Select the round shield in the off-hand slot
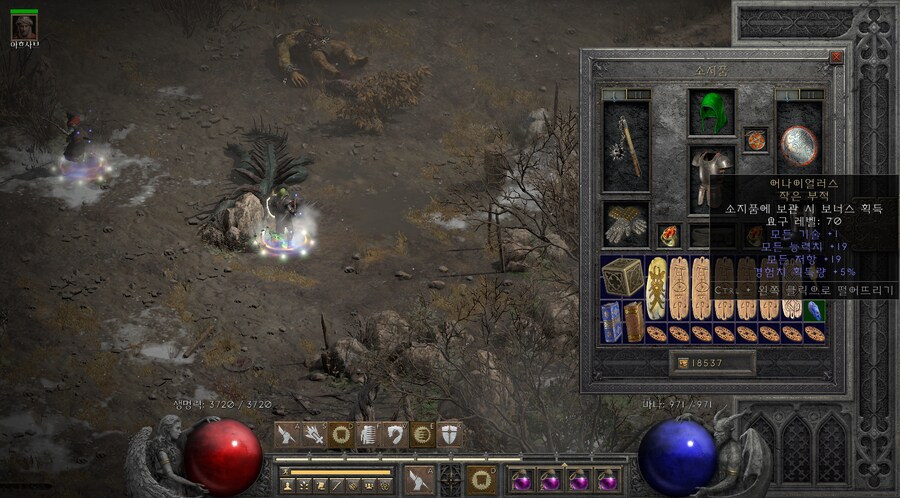This screenshot has width=900, height=498. click(x=798, y=146)
